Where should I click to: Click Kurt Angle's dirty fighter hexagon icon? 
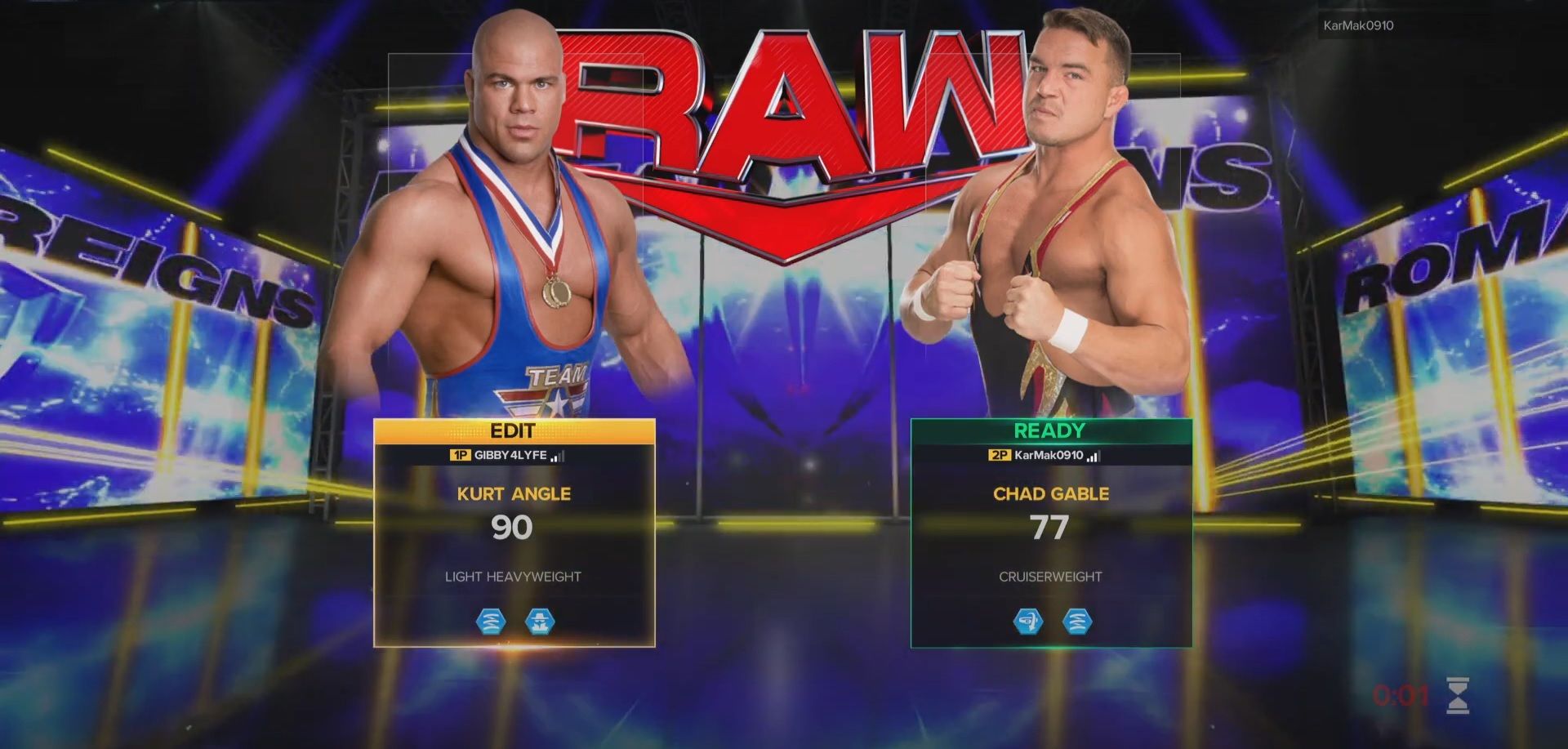pyautogui.click(x=539, y=622)
